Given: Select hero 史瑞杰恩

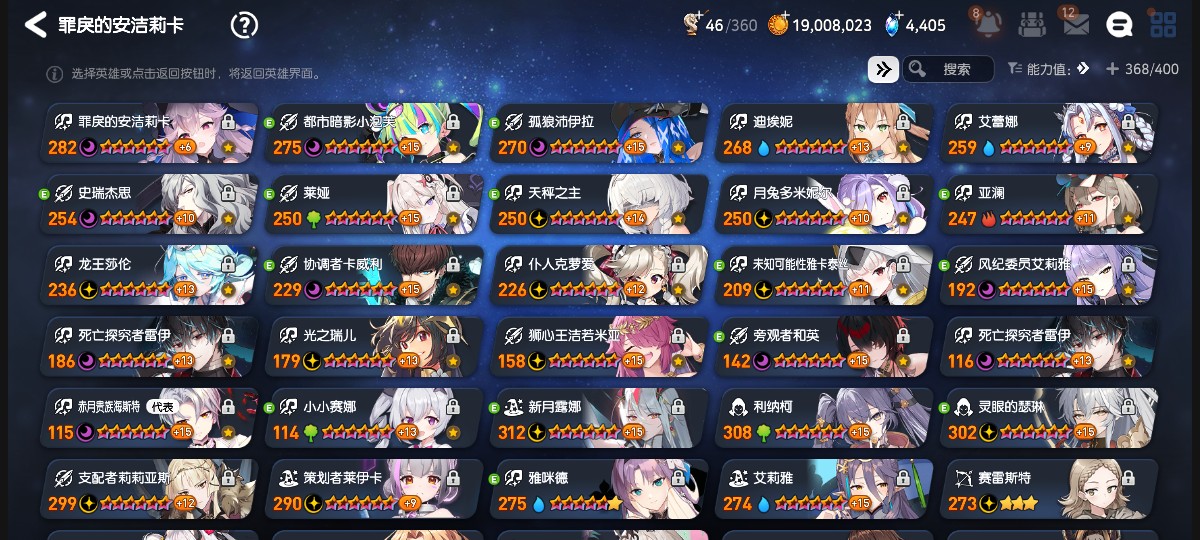Looking at the screenshot, I should pyautogui.click(x=150, y=205).
